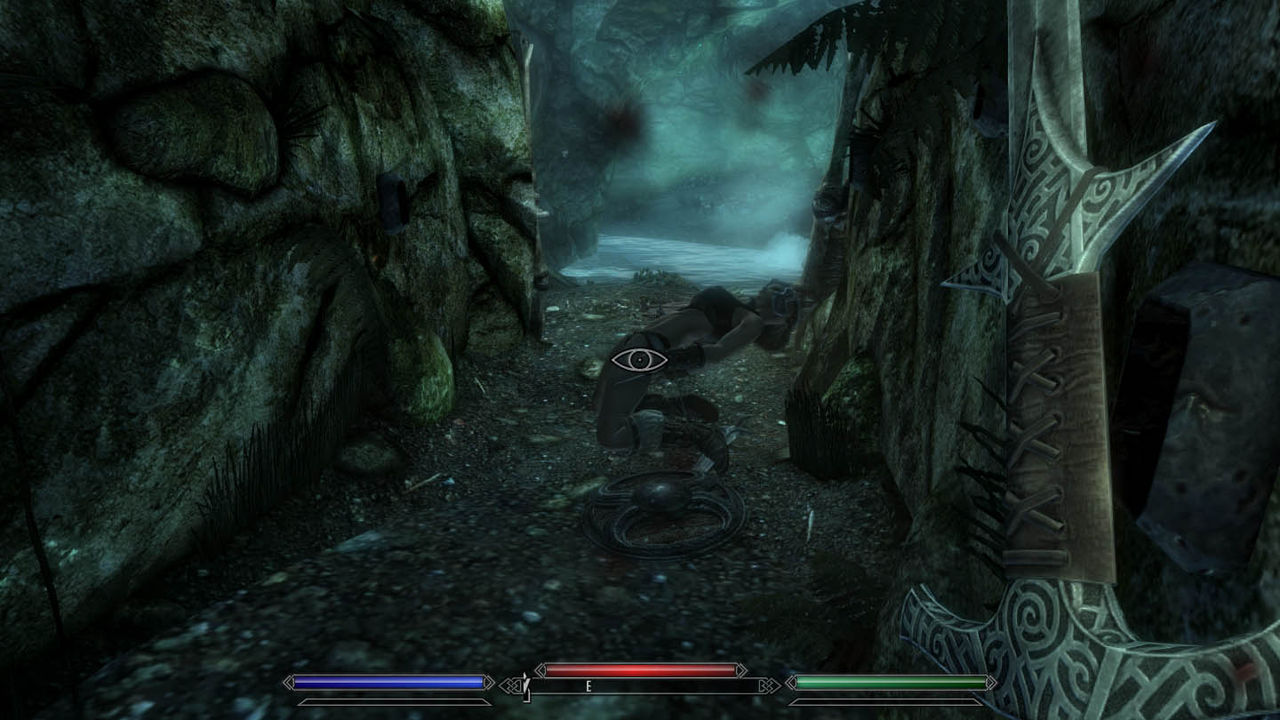Activate the corpse lying on the path
1280x720 pixels.
[700, 330]
